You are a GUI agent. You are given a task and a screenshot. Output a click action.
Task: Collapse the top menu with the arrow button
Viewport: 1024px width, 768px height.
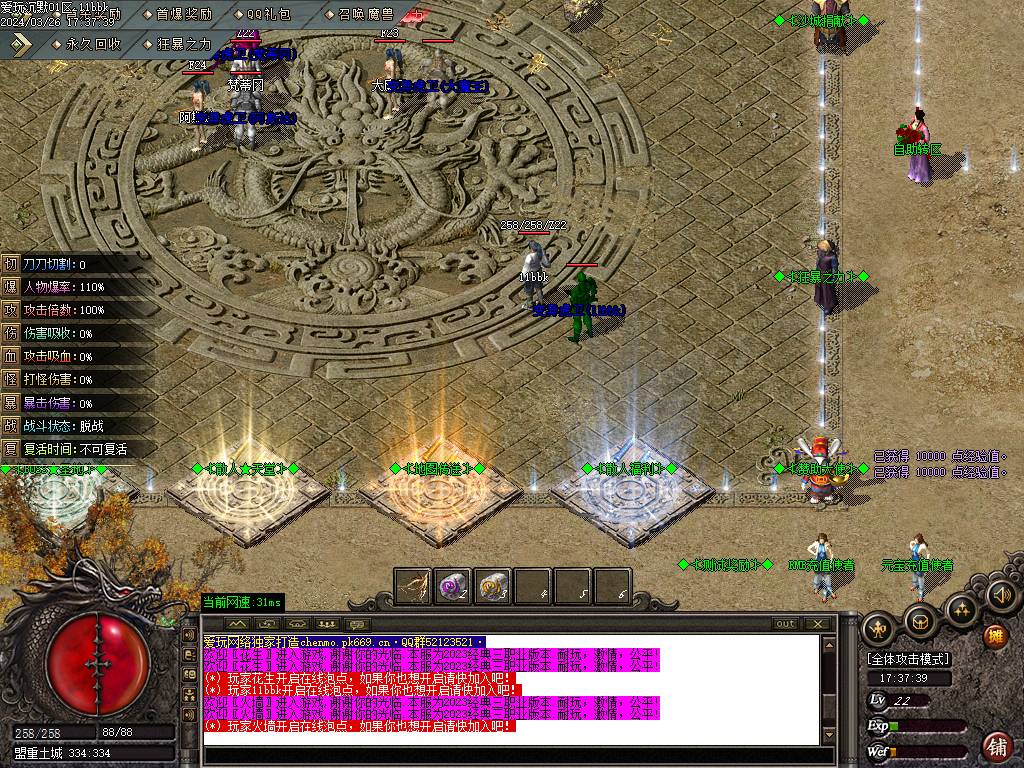tap(21, 44)
